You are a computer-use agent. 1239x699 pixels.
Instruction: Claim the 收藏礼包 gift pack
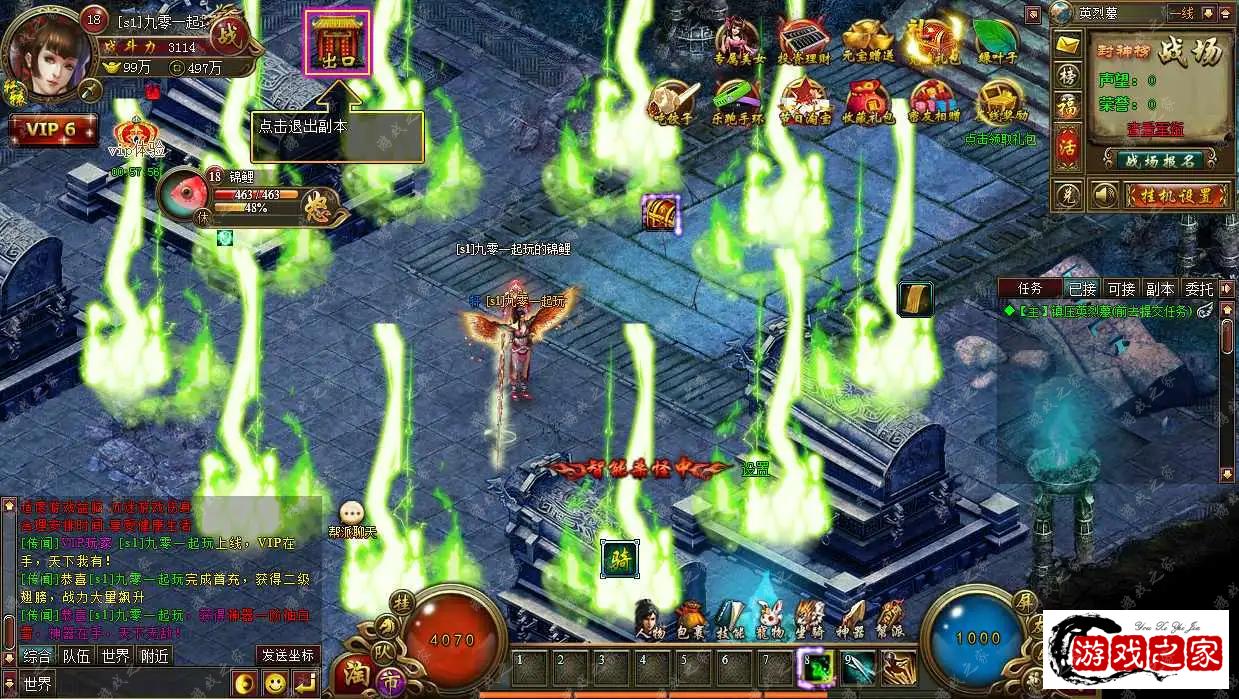[x=867, y=101]
